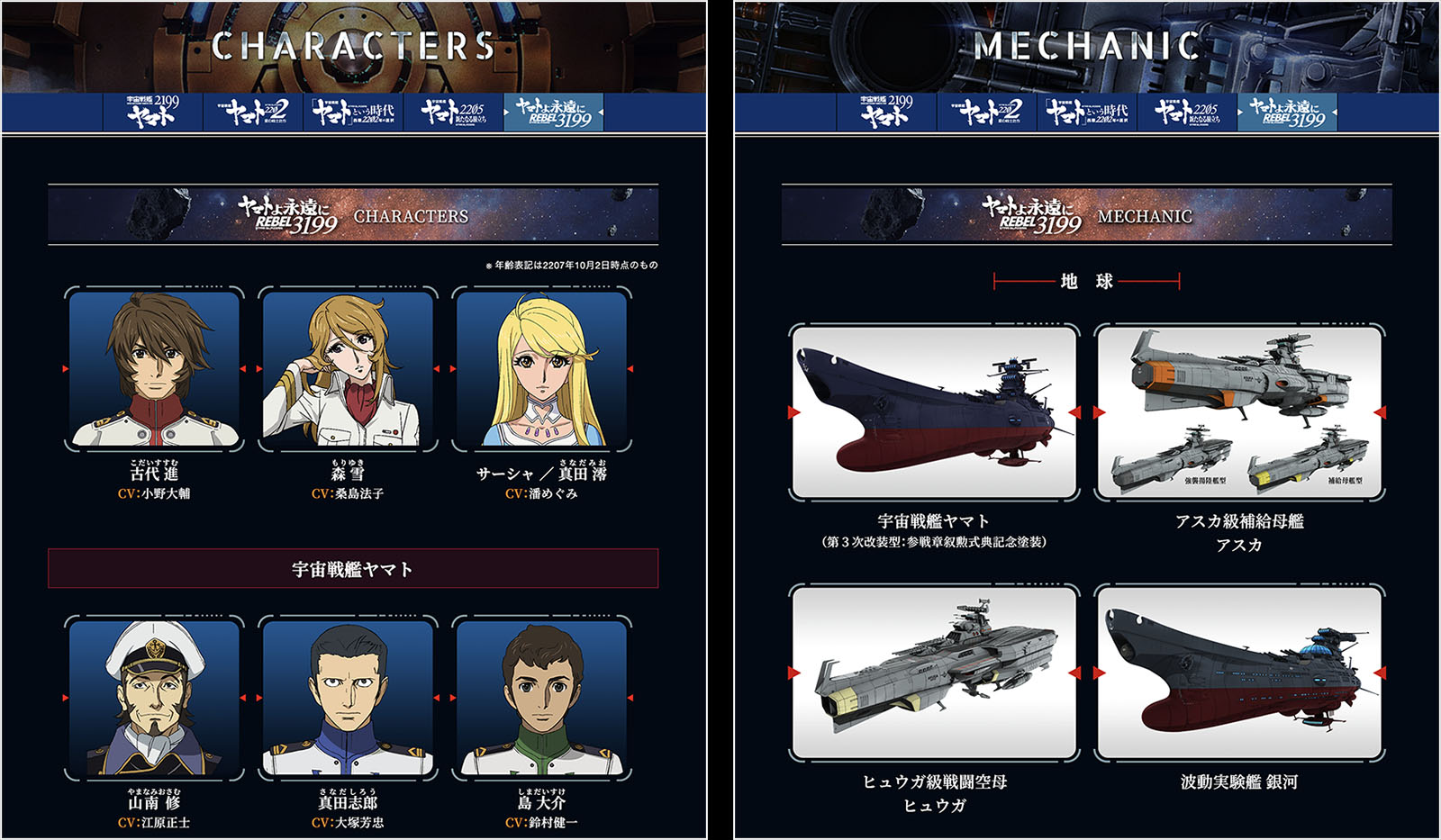Viewport: 1441px width, 840px height.
Task: Select the Yuki Mori character card
Action: click(x=348, y=369)
